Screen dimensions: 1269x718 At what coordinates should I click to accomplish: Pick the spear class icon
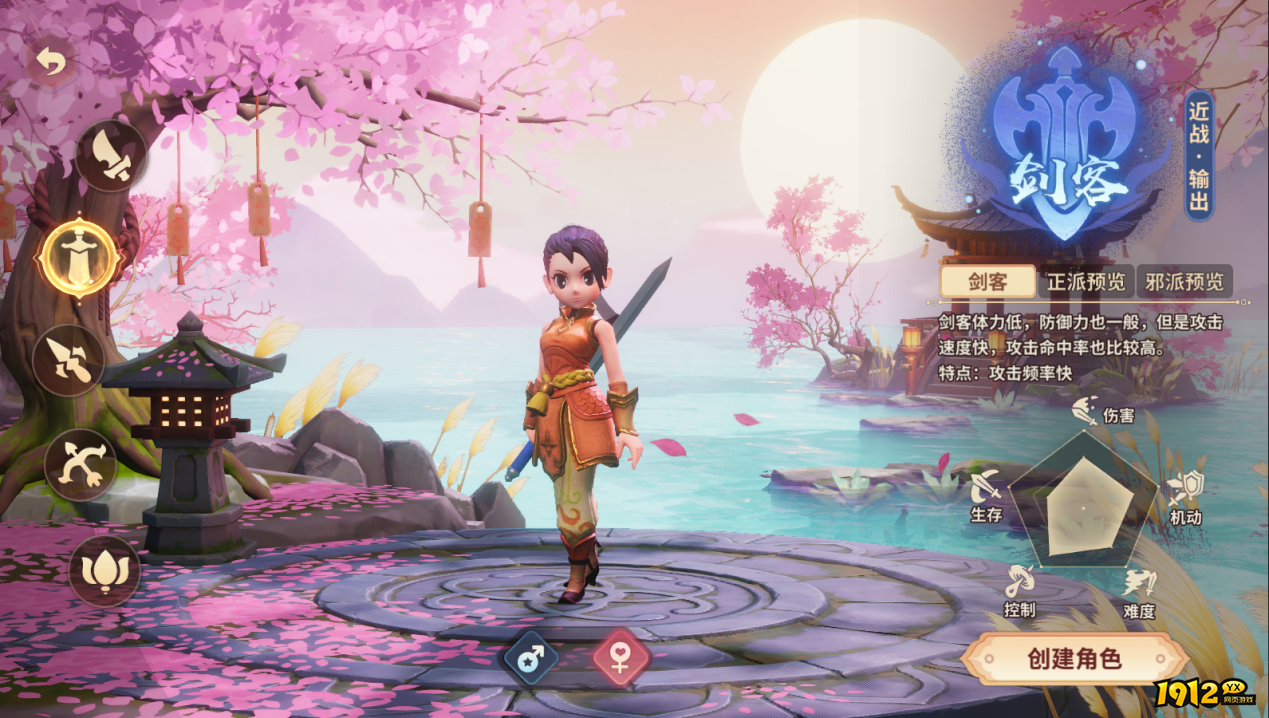[x=69, y=361]
